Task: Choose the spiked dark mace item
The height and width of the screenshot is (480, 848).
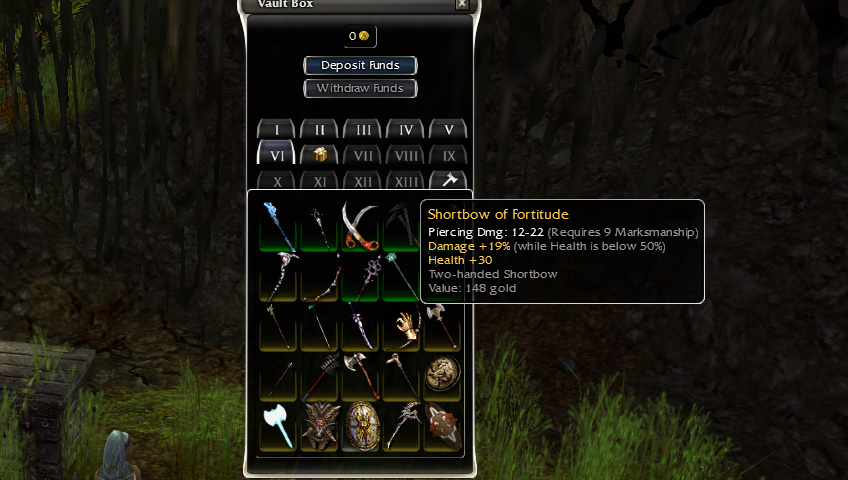Action: (x=319, y=376)
